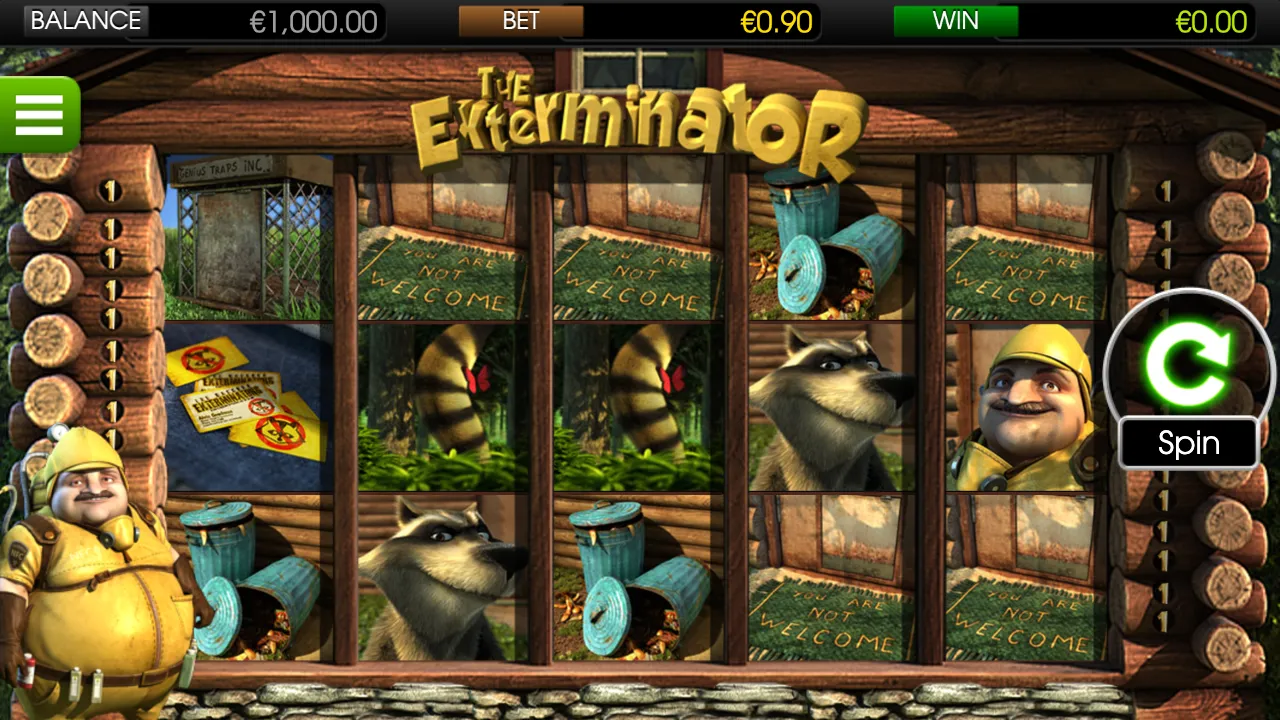
Task: Click the BET label button
Action: pos(519,20)
